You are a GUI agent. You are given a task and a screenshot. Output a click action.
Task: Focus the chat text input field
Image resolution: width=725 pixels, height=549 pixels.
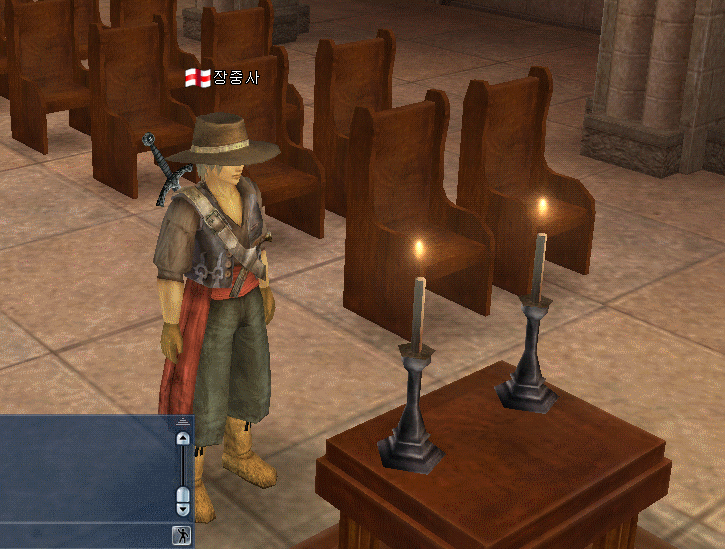(x=84, y=534)
